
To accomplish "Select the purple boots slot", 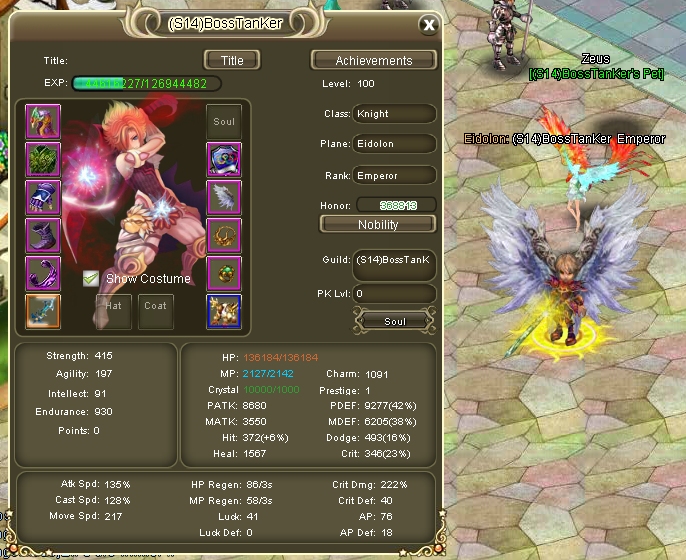I will [x=43, y=236].
